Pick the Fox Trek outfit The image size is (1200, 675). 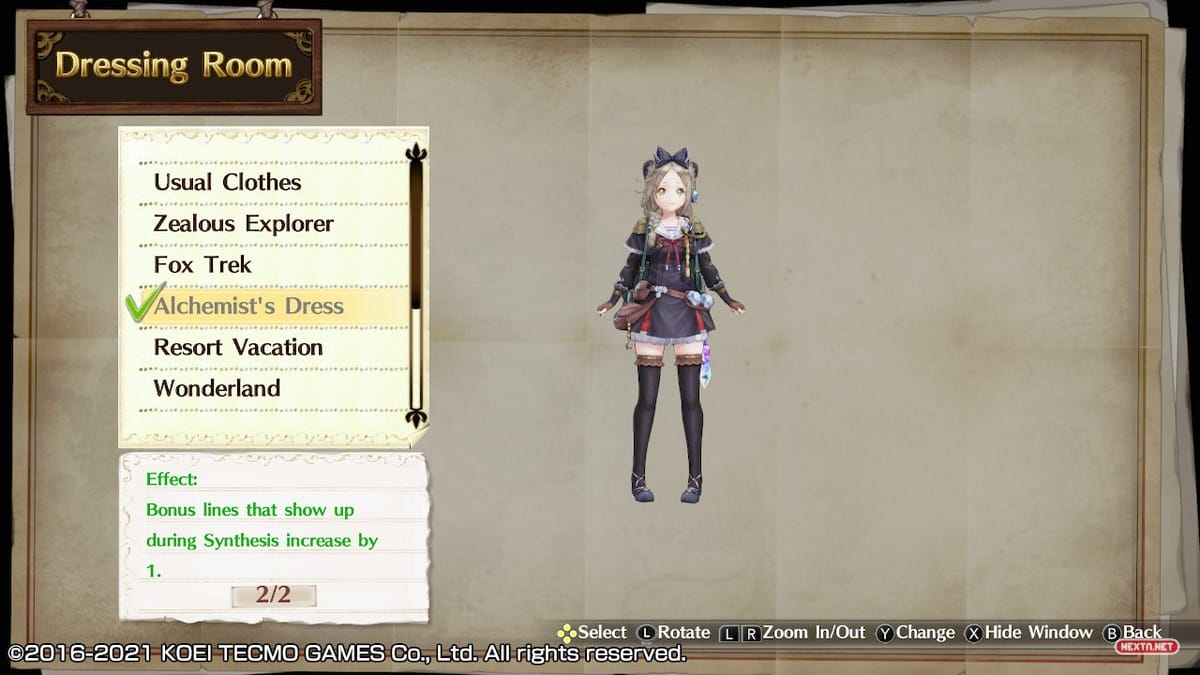[x=203, y=265]
